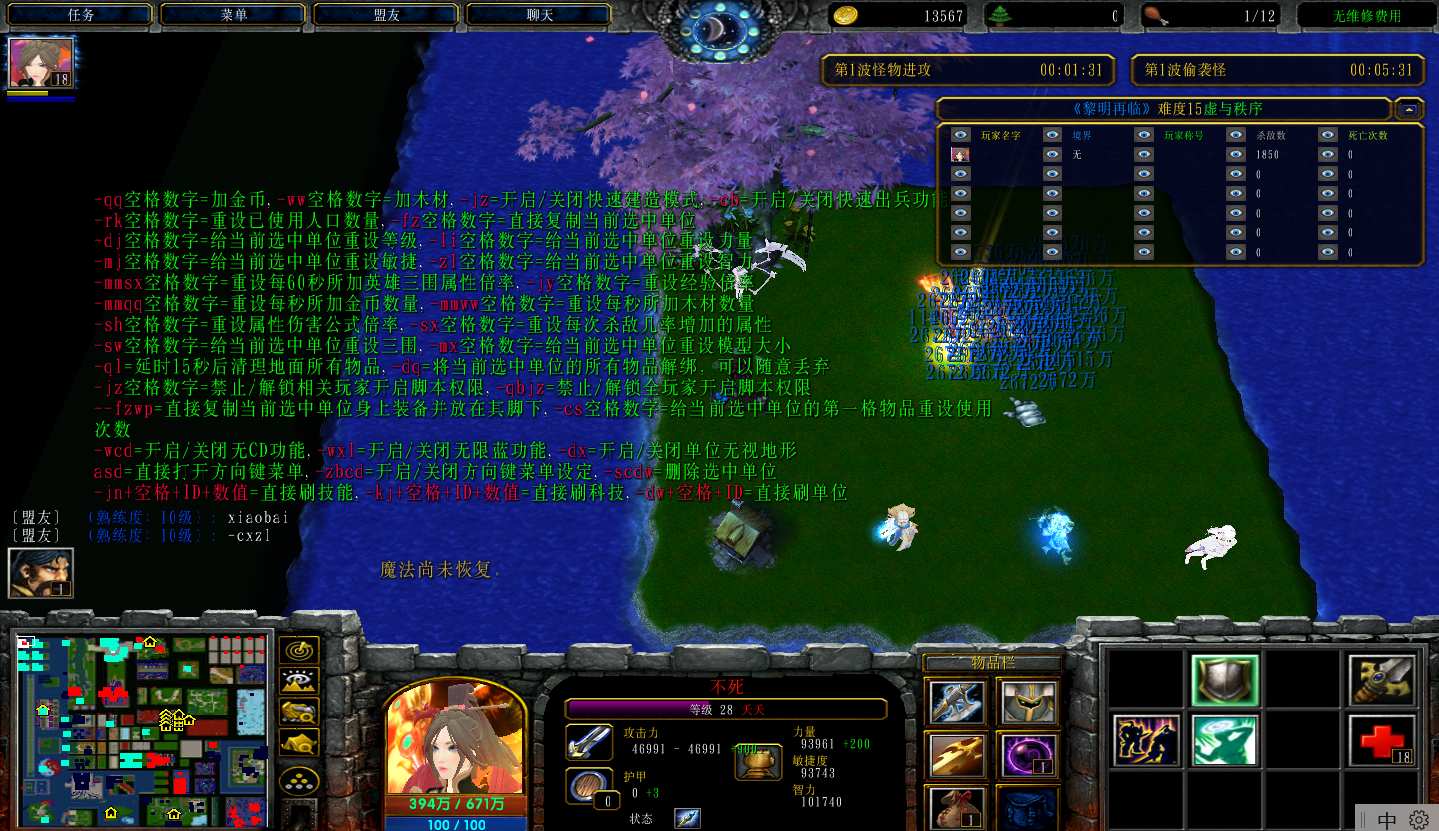1439x831 pixels.
Task: Activate the green-bordered shield ability
Action: [x=1223, y=681]
